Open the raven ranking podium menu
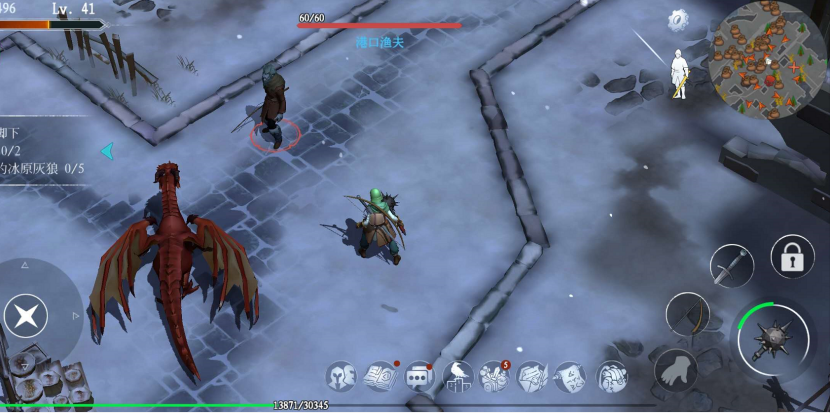This screenshot has height=414, width=830. click(458, 377)
